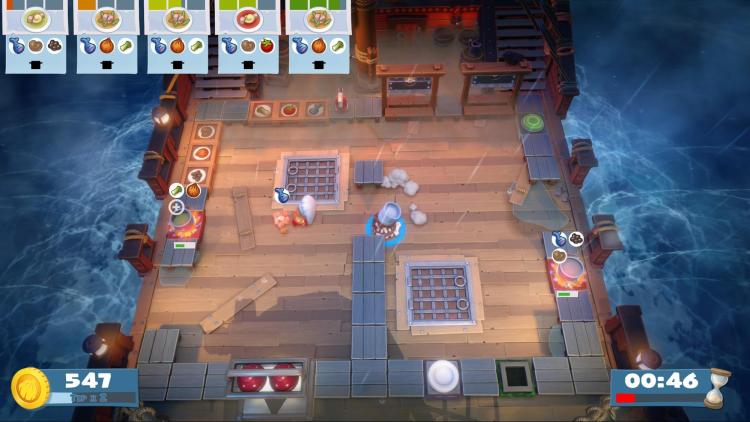Viewport: 750px width, 422px height.
Task: Choose the onion leek order with orange timer
Action: click(x=107, y=36)
